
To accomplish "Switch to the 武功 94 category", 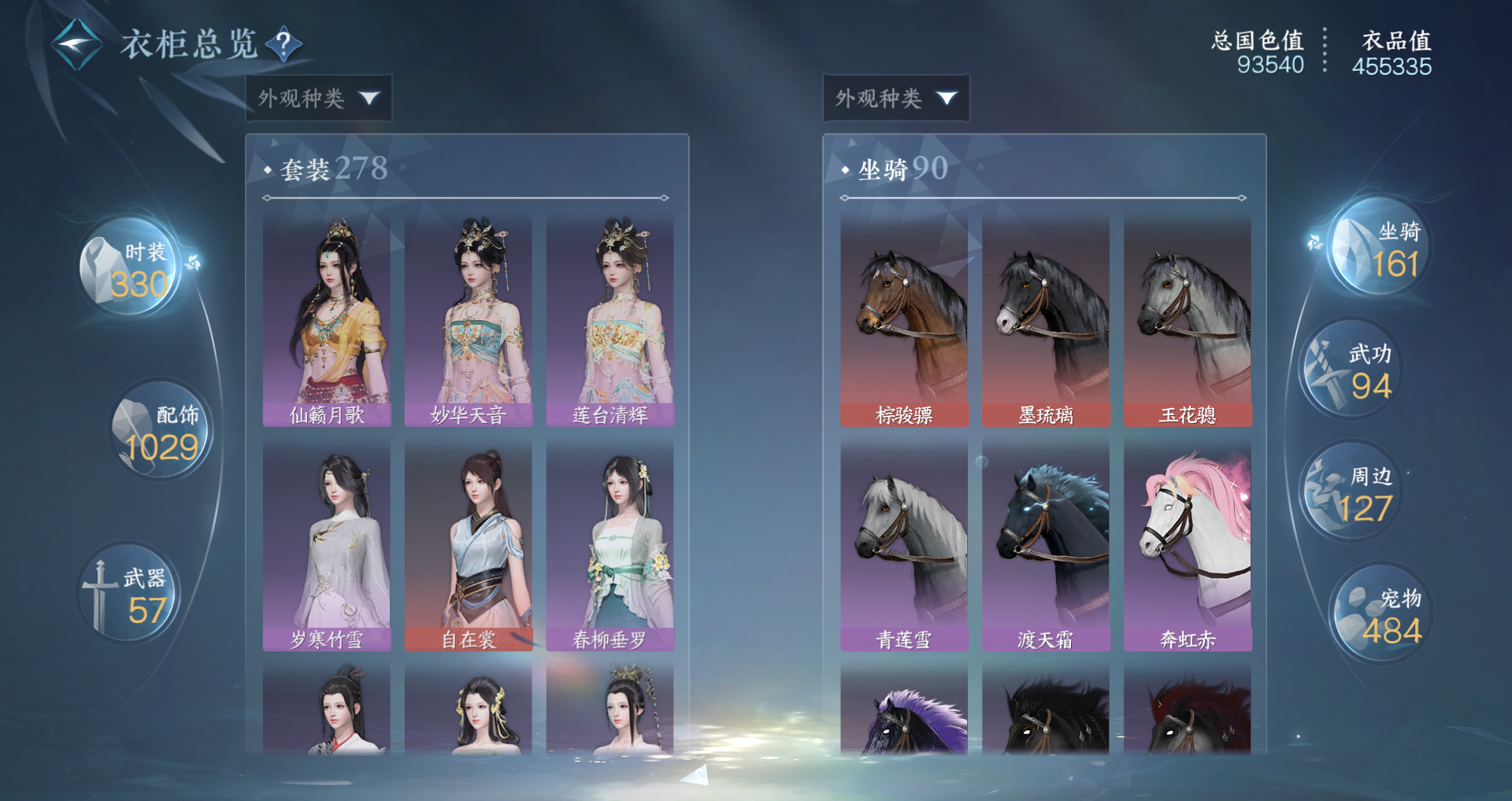I will 1351,370.
